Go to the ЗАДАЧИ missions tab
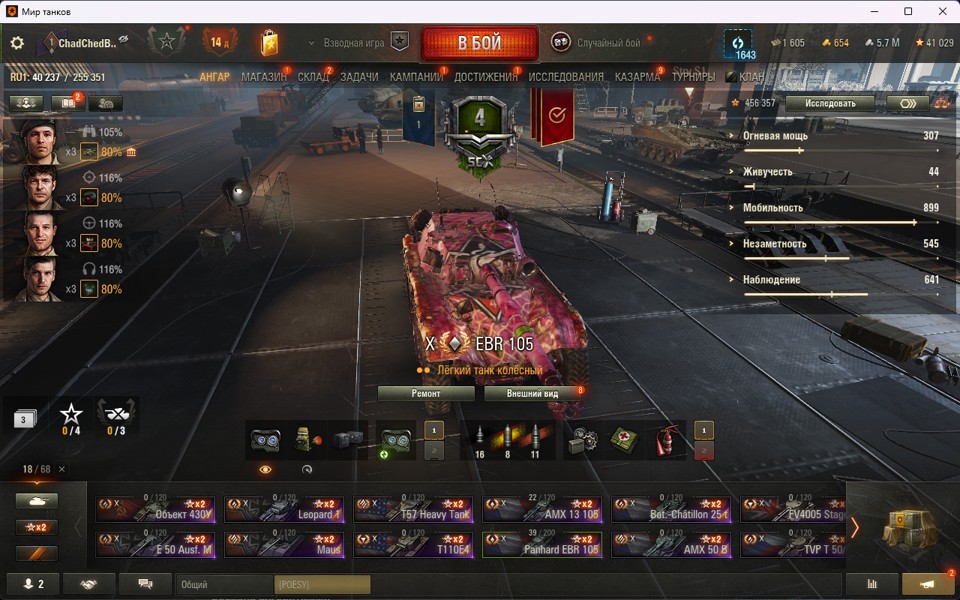 pyautogui.click(x=359, y=77)
